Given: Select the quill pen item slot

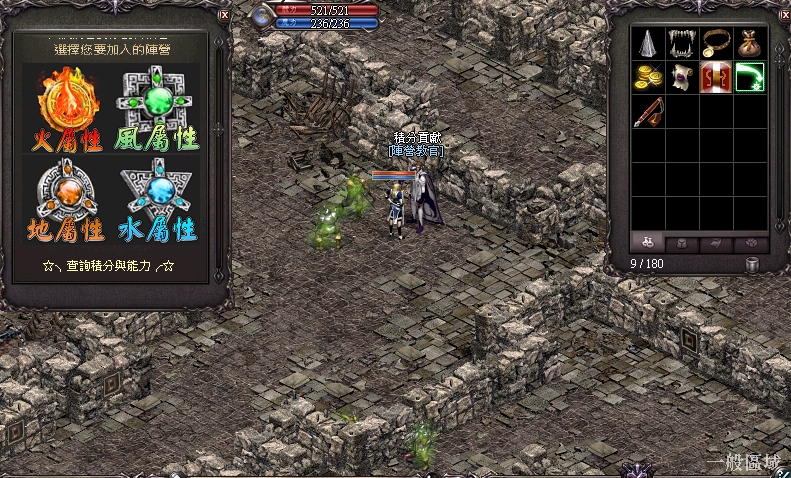Looking at the screenshot, I should click(648, 111).
